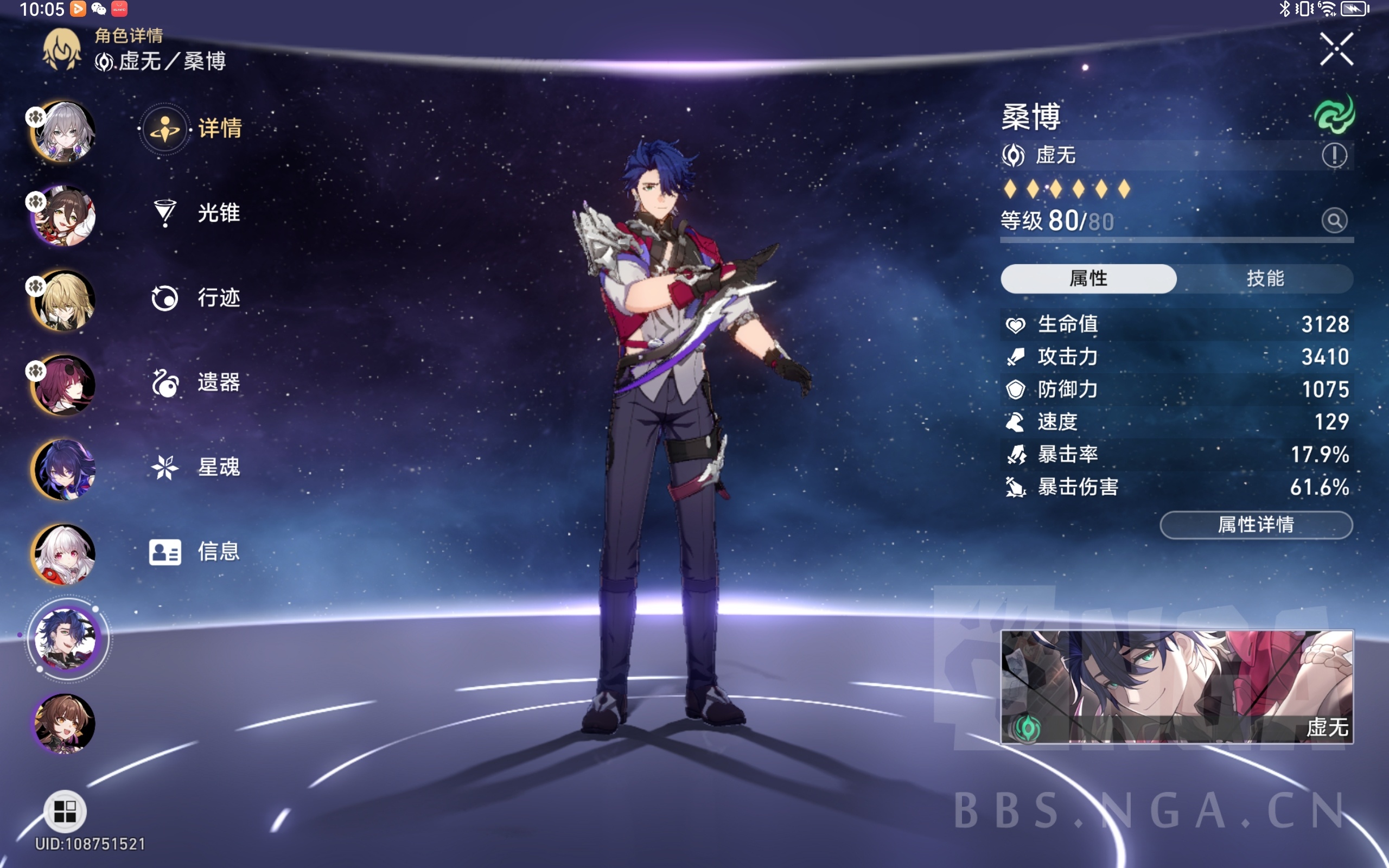Open the 遗器 (Relics) panel
This screenshot has height=868, width=1389.
pos(165,382)
